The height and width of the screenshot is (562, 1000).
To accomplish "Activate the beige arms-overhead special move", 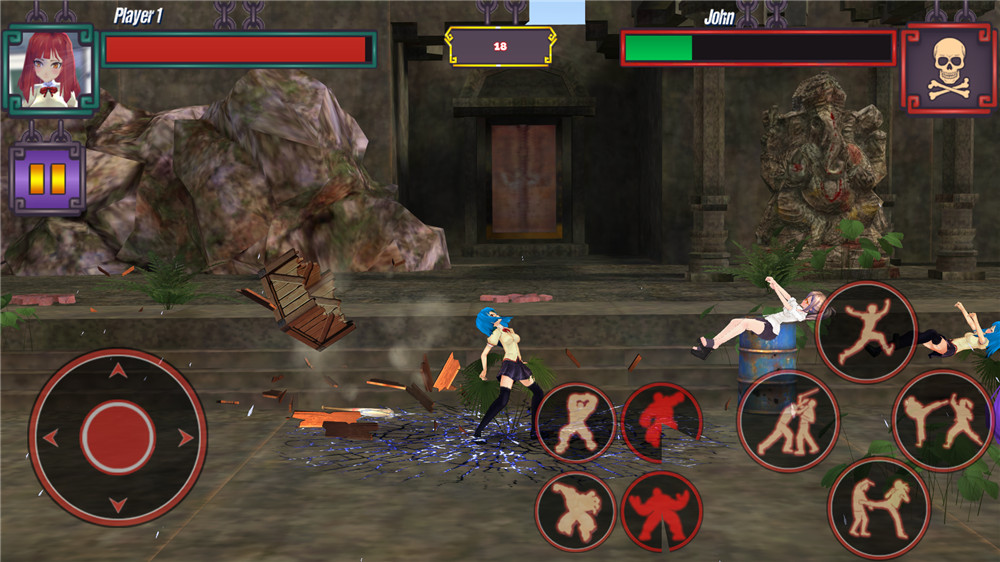I will point(575,422).
